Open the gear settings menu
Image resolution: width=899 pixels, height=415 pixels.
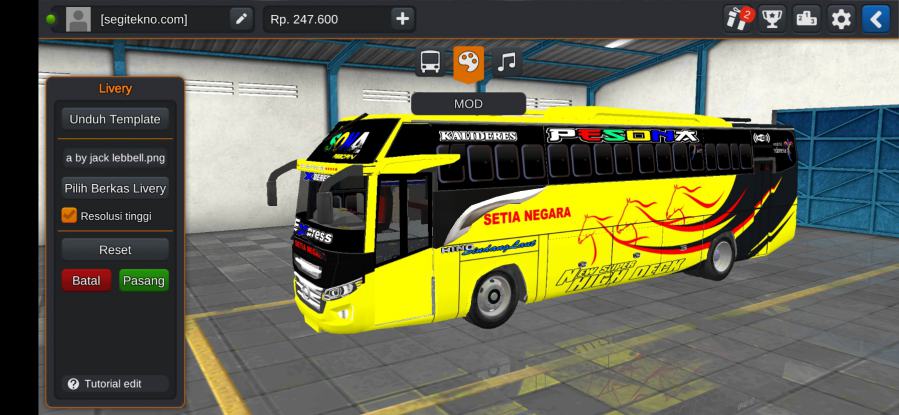coord(841,18)
